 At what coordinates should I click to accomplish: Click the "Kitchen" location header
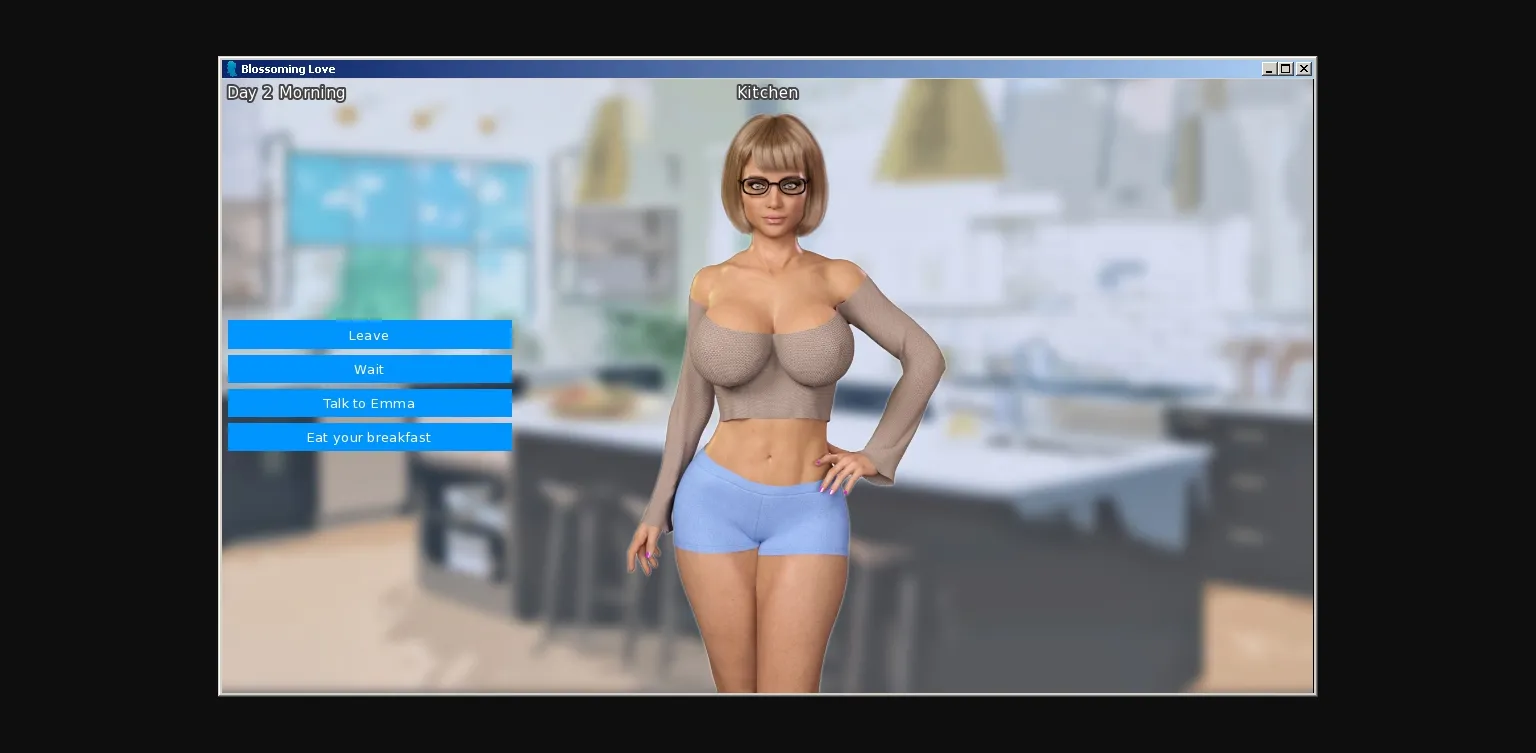click(767, 92)
